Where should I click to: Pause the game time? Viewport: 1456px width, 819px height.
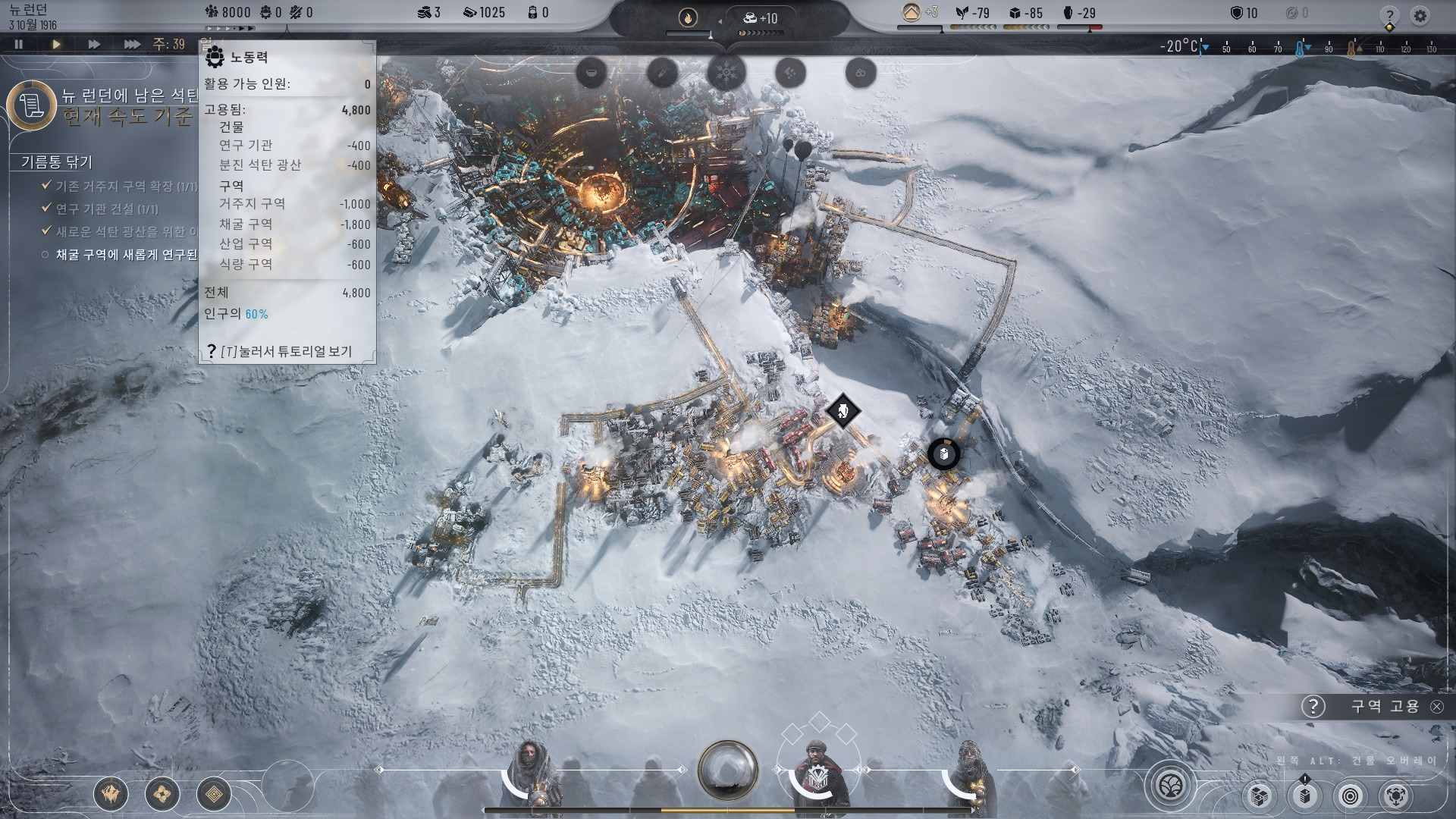[19, 45]
